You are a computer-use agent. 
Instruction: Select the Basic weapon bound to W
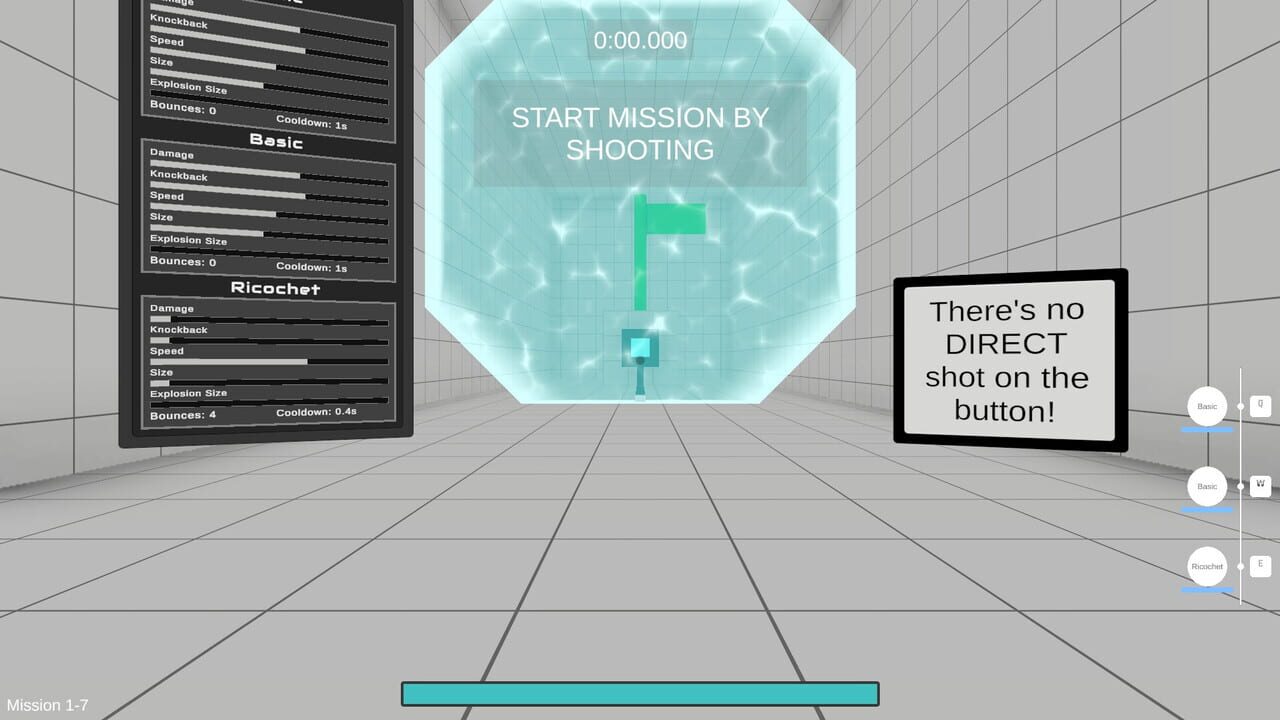point(1206,486)
